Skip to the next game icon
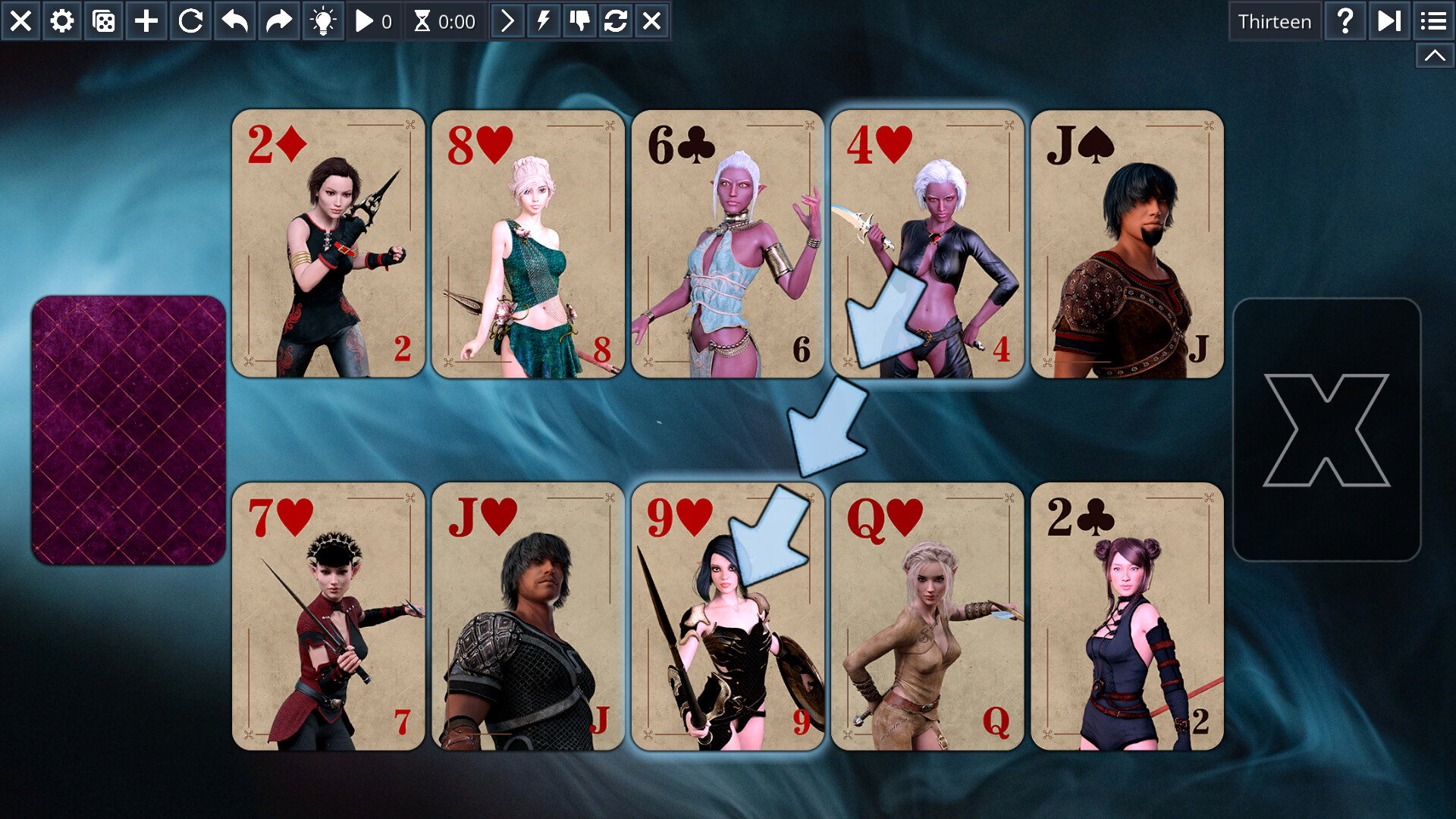The image size is (1456, 819). pos(1389,21)
